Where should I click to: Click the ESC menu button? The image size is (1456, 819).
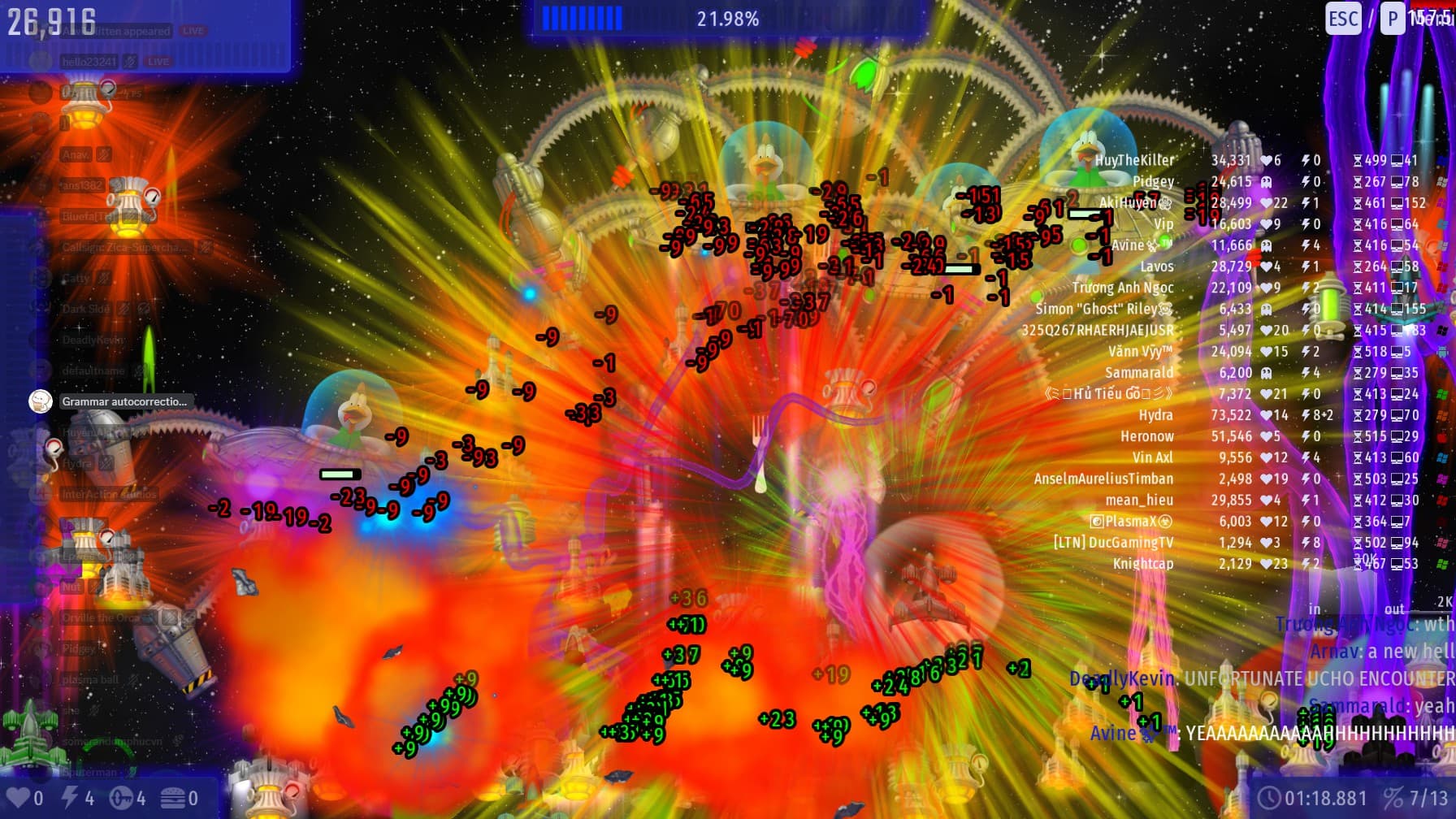1342,19
